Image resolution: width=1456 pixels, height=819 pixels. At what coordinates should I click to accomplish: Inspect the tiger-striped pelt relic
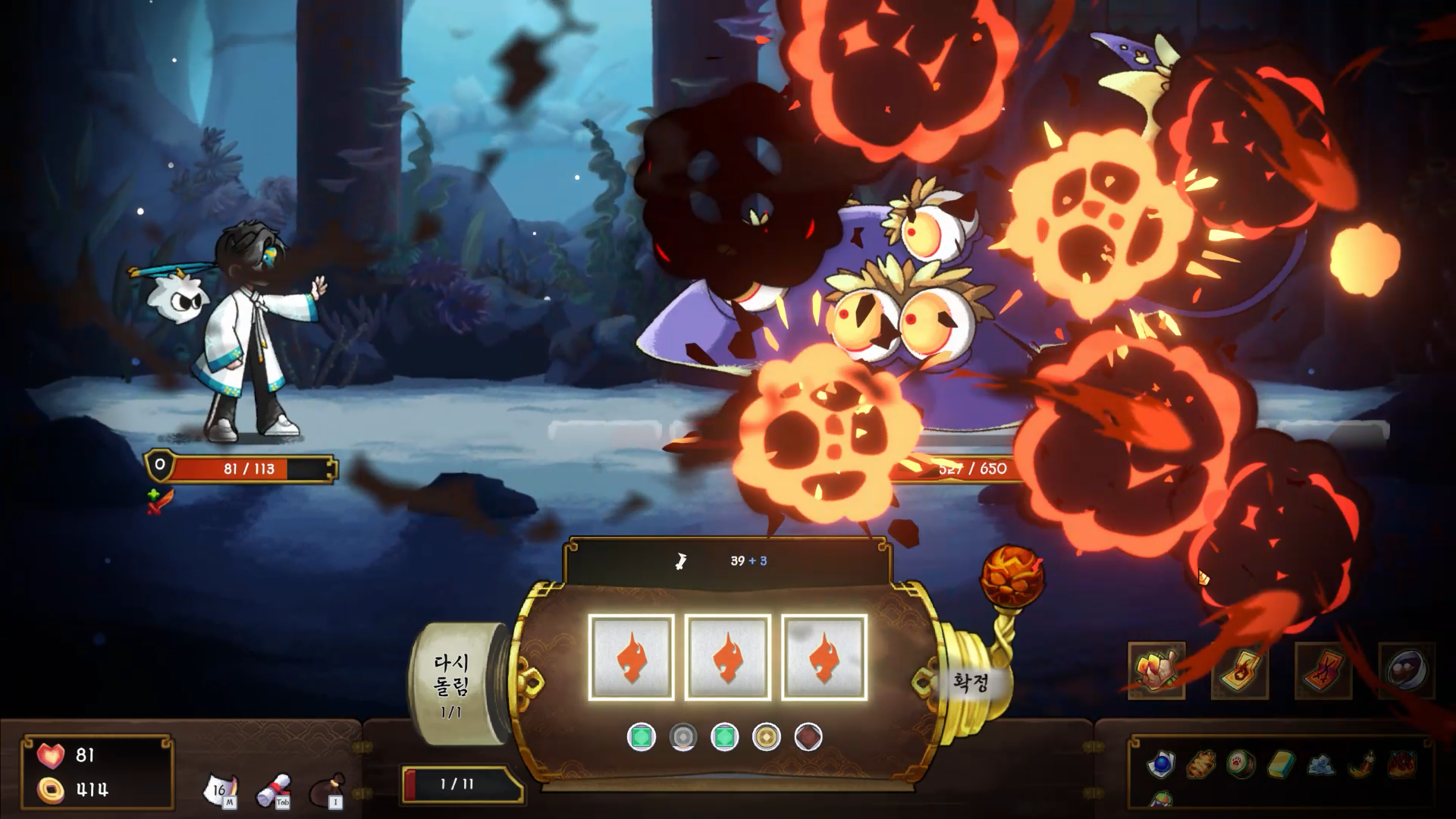1200,764
